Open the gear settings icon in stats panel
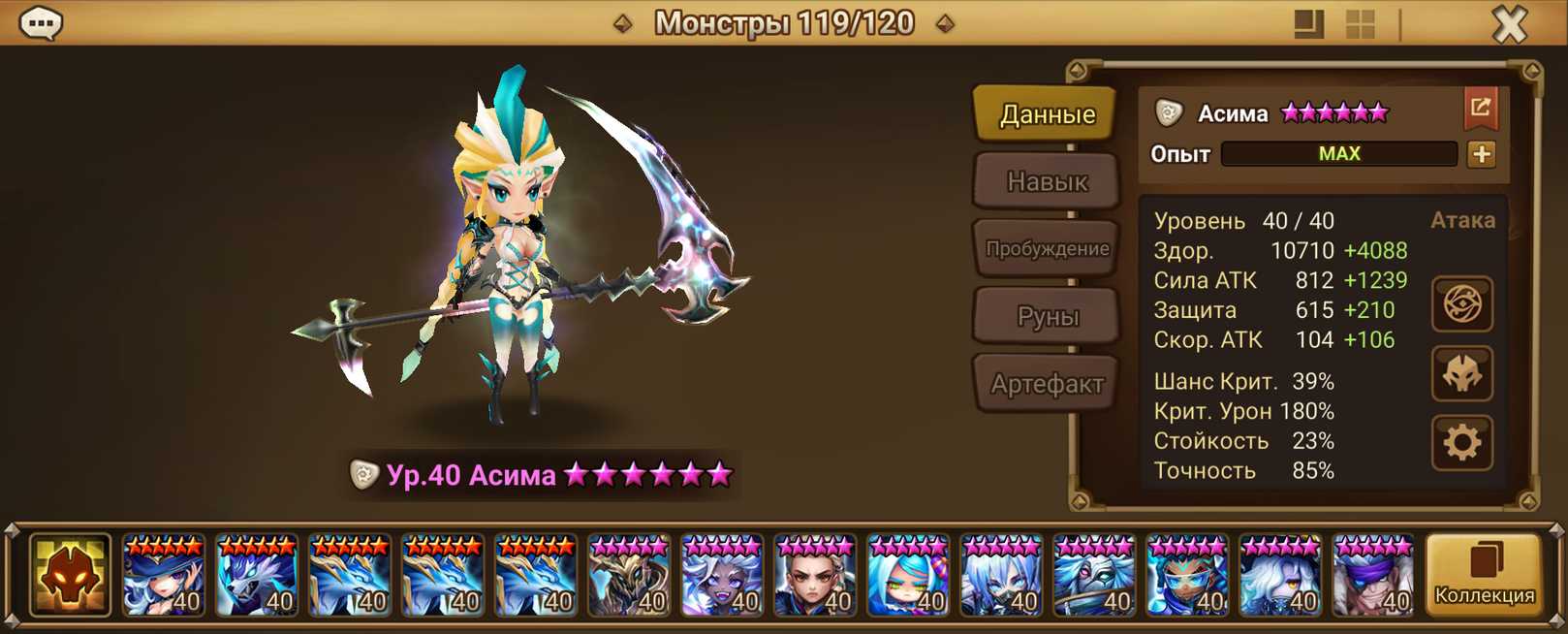The width and height of the screenshot is (1568, 634). point(1461,443)
